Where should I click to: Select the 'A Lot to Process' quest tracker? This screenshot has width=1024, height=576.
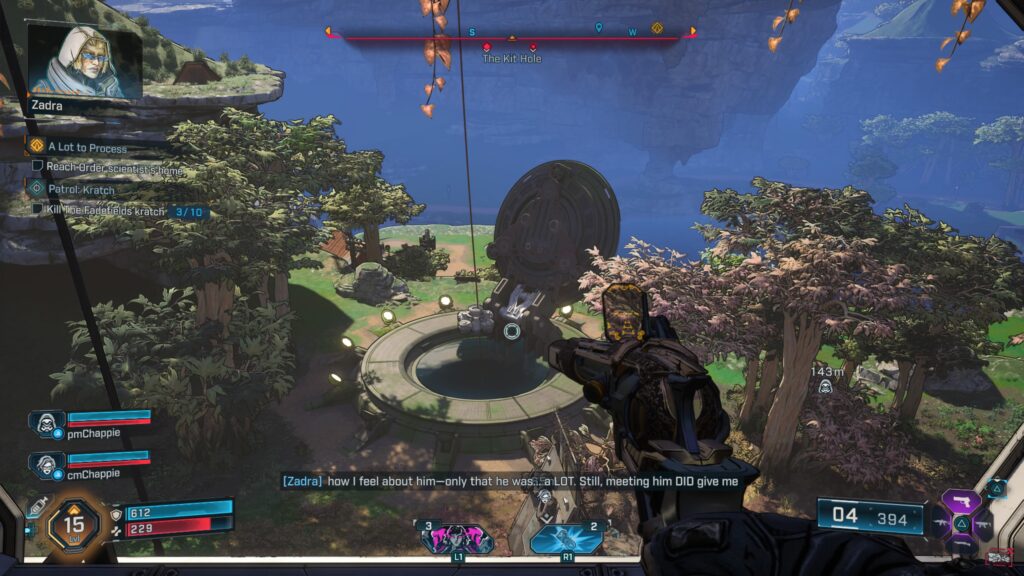[x=85, y=147]
